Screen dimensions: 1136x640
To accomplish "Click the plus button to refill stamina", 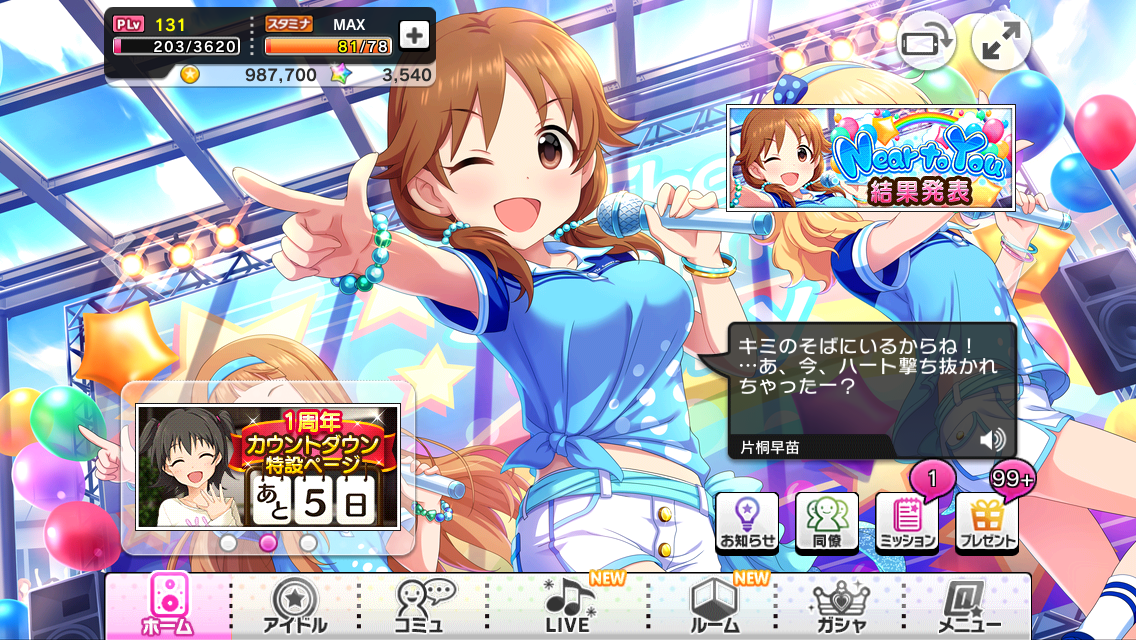I will pyautogui.click(x=414, y=35).
